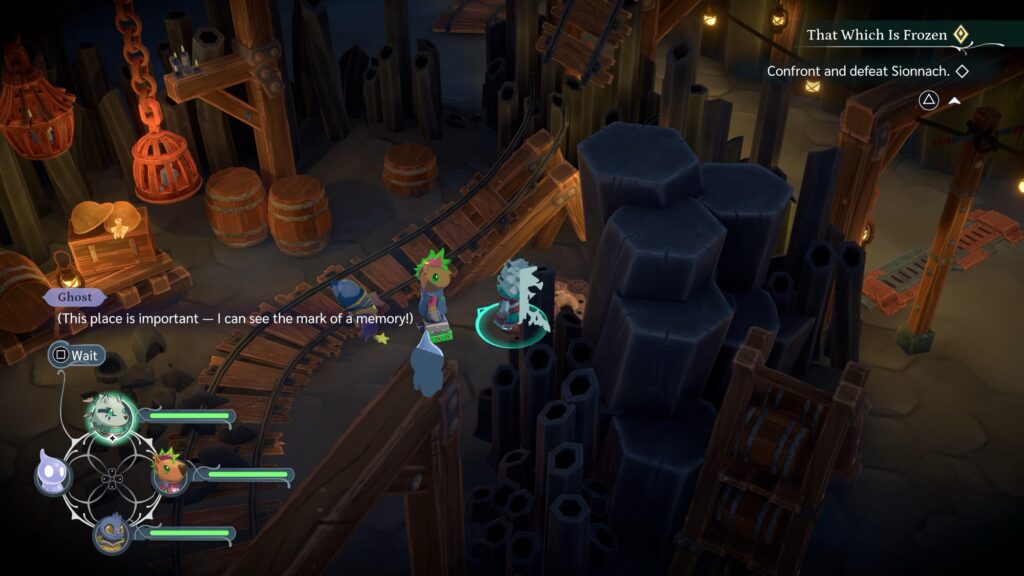Viewport: 1024px width, 576px height.
Task: Click the purple ghost companion icon
Action: click(51, 471)
